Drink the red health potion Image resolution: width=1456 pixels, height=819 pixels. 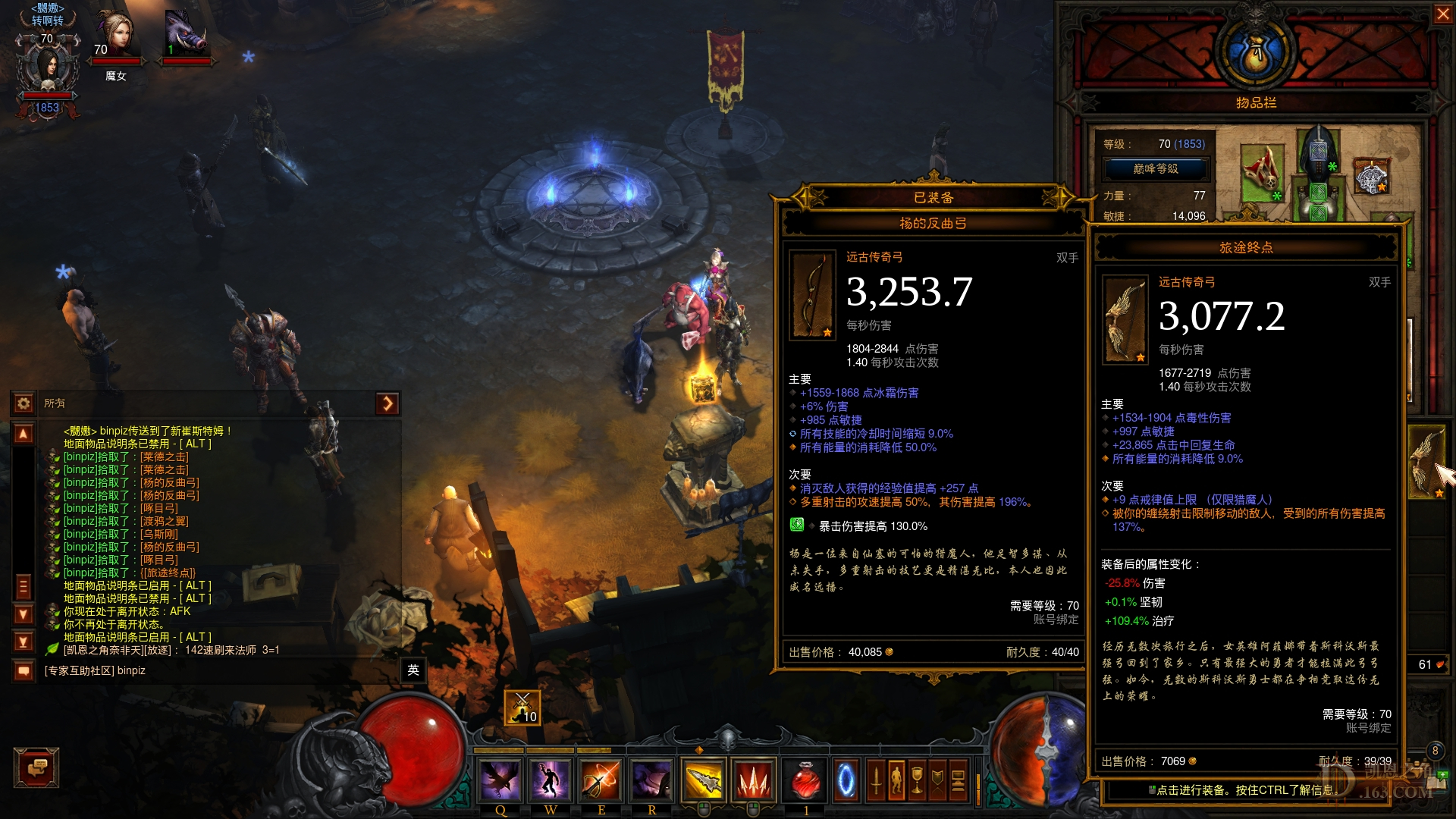click(805, 780)
